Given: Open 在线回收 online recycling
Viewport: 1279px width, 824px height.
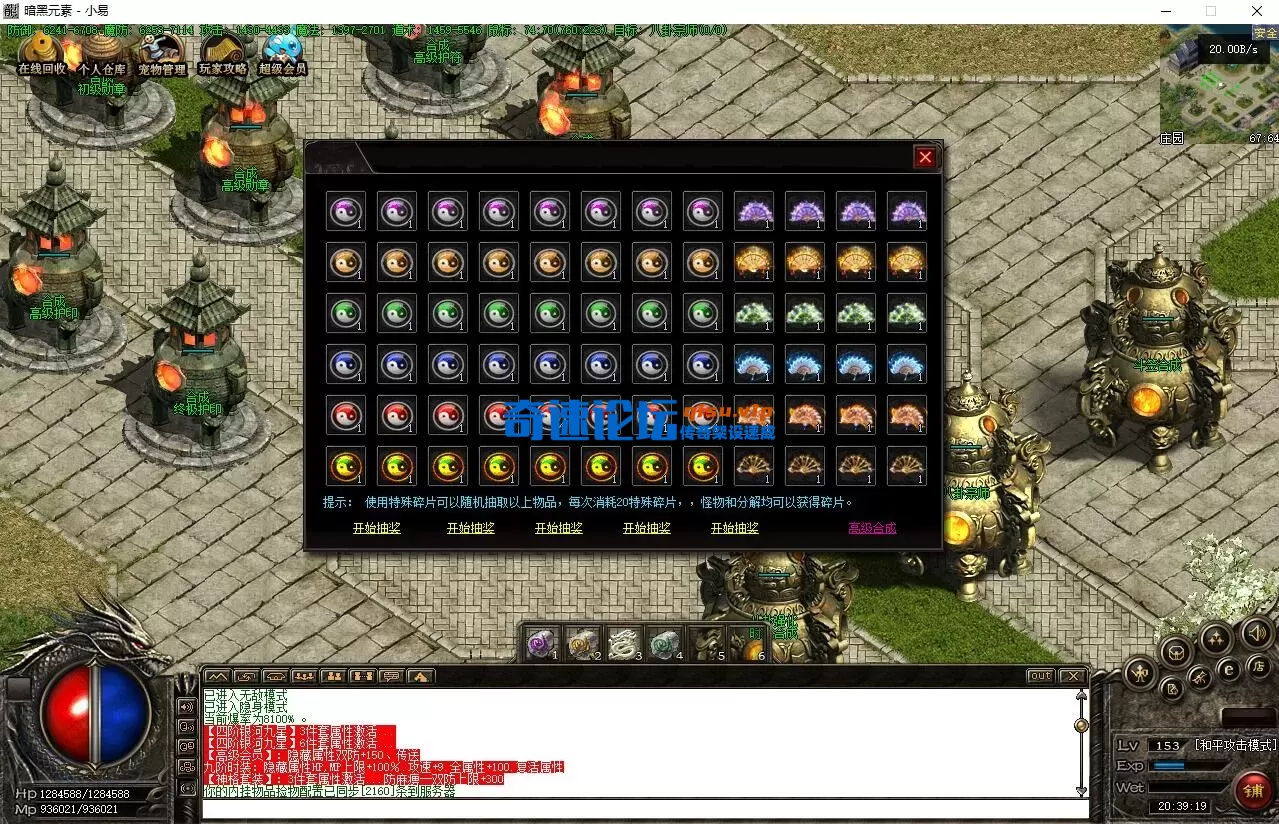Looking at the screenshot, I should pos(42,55).
